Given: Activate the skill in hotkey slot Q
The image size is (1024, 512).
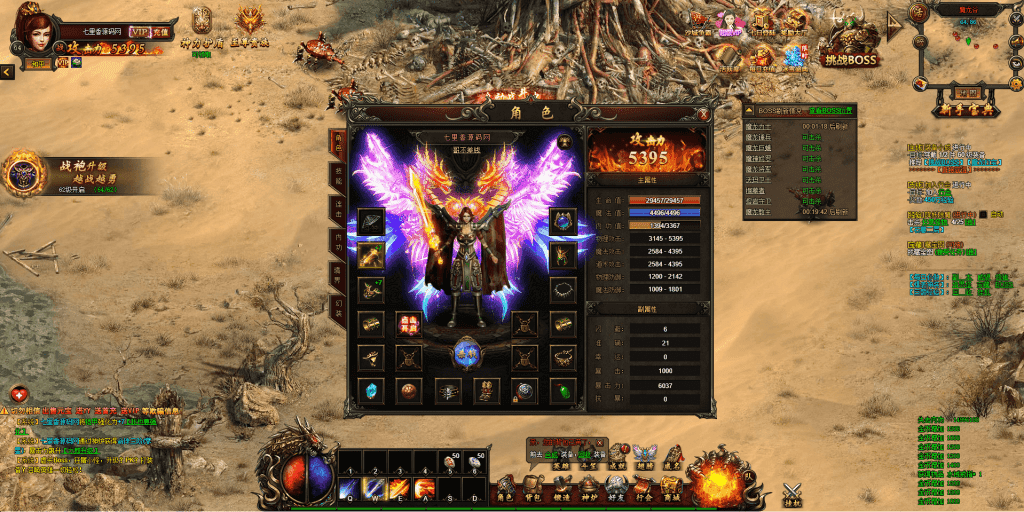Looking at the screenshot, I should 349,489.
